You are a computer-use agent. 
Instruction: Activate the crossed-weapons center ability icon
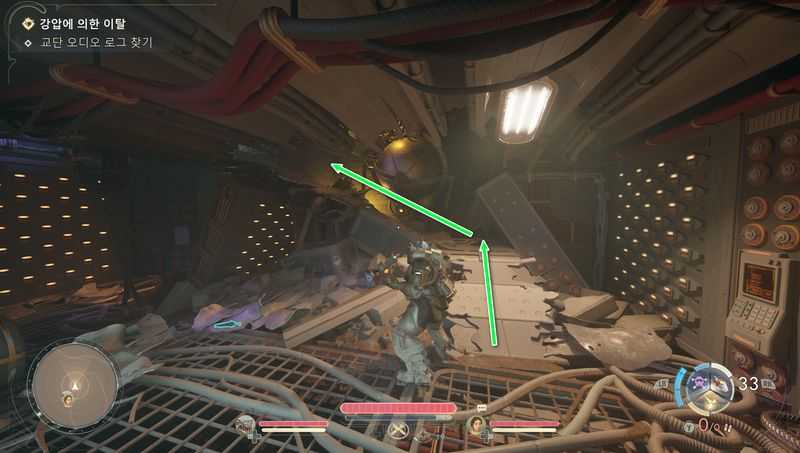[x=402, y=428]
